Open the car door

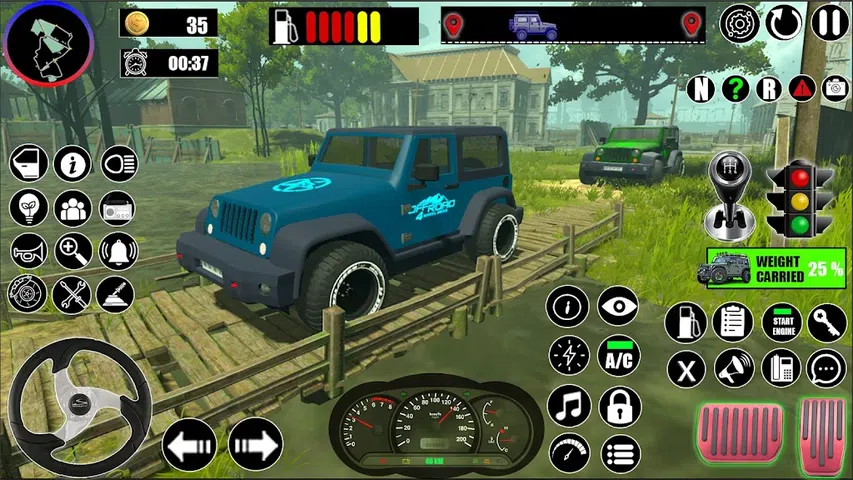(x=28, y=163)
